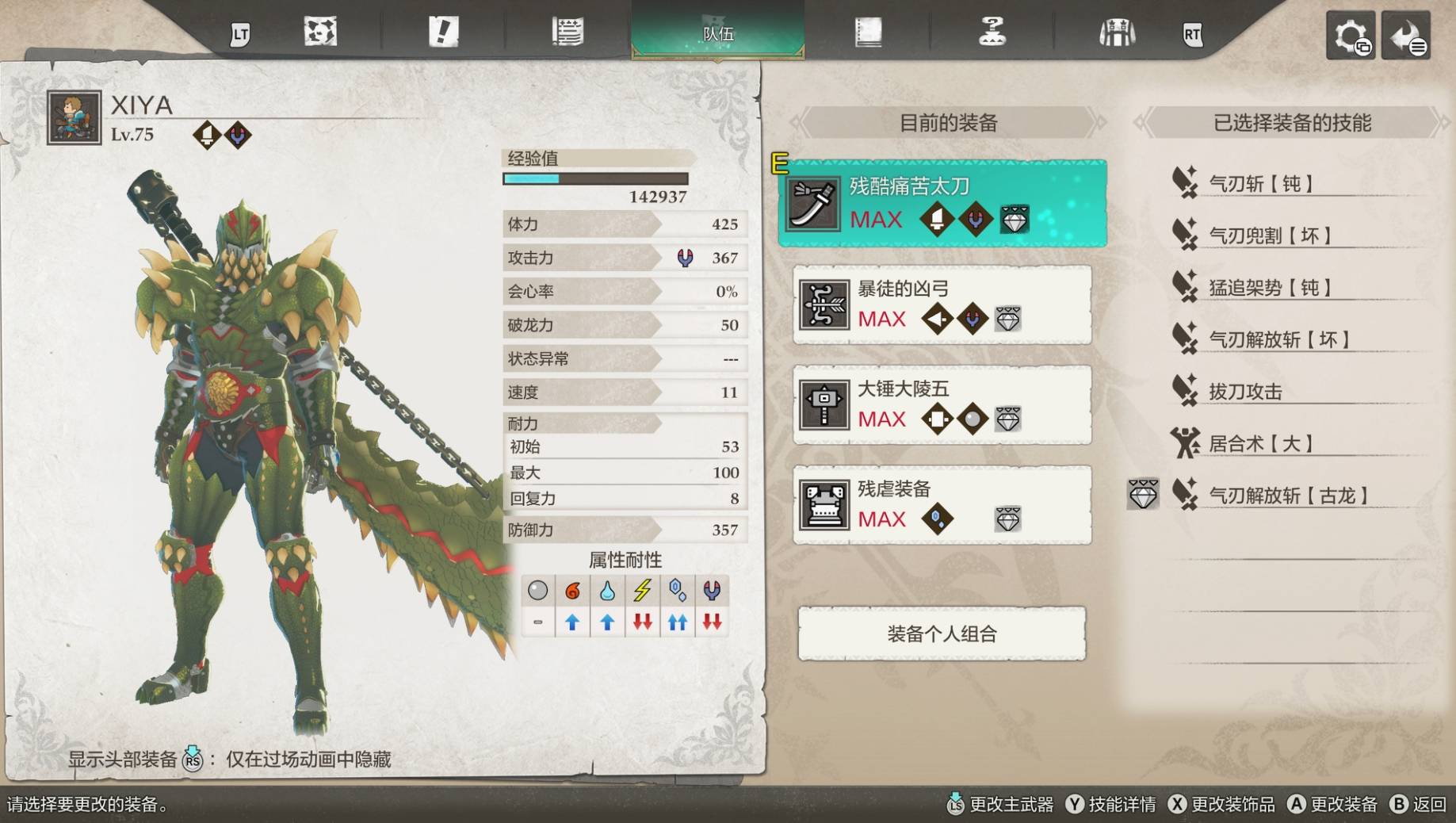Select the 大锤大陵五 hammer slot

[x=942, y=404]
